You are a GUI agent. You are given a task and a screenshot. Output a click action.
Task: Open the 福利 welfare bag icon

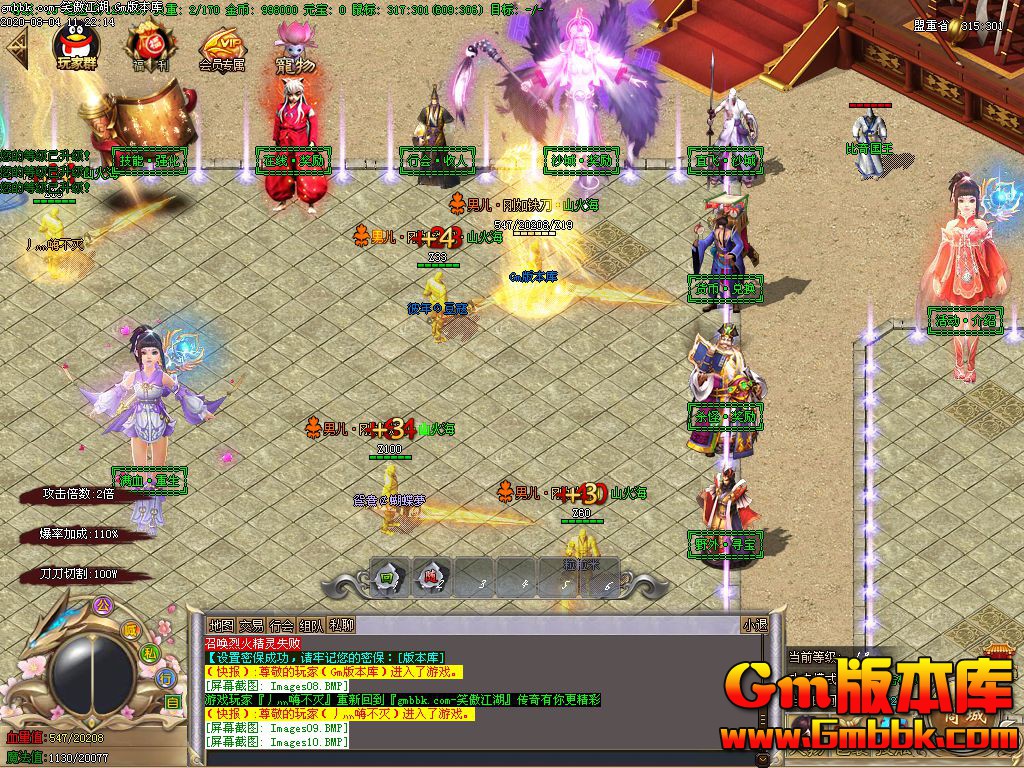[x=146, y=46]
